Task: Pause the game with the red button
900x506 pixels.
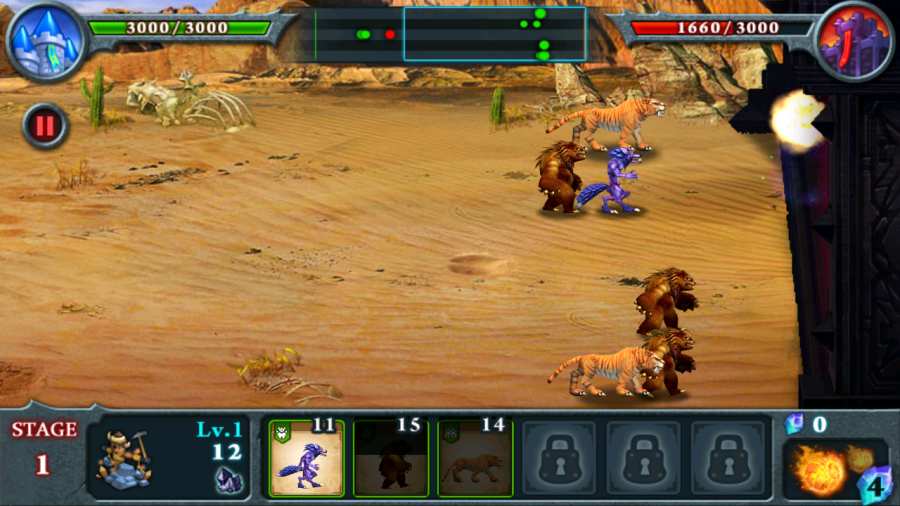Action: (45, 125)
